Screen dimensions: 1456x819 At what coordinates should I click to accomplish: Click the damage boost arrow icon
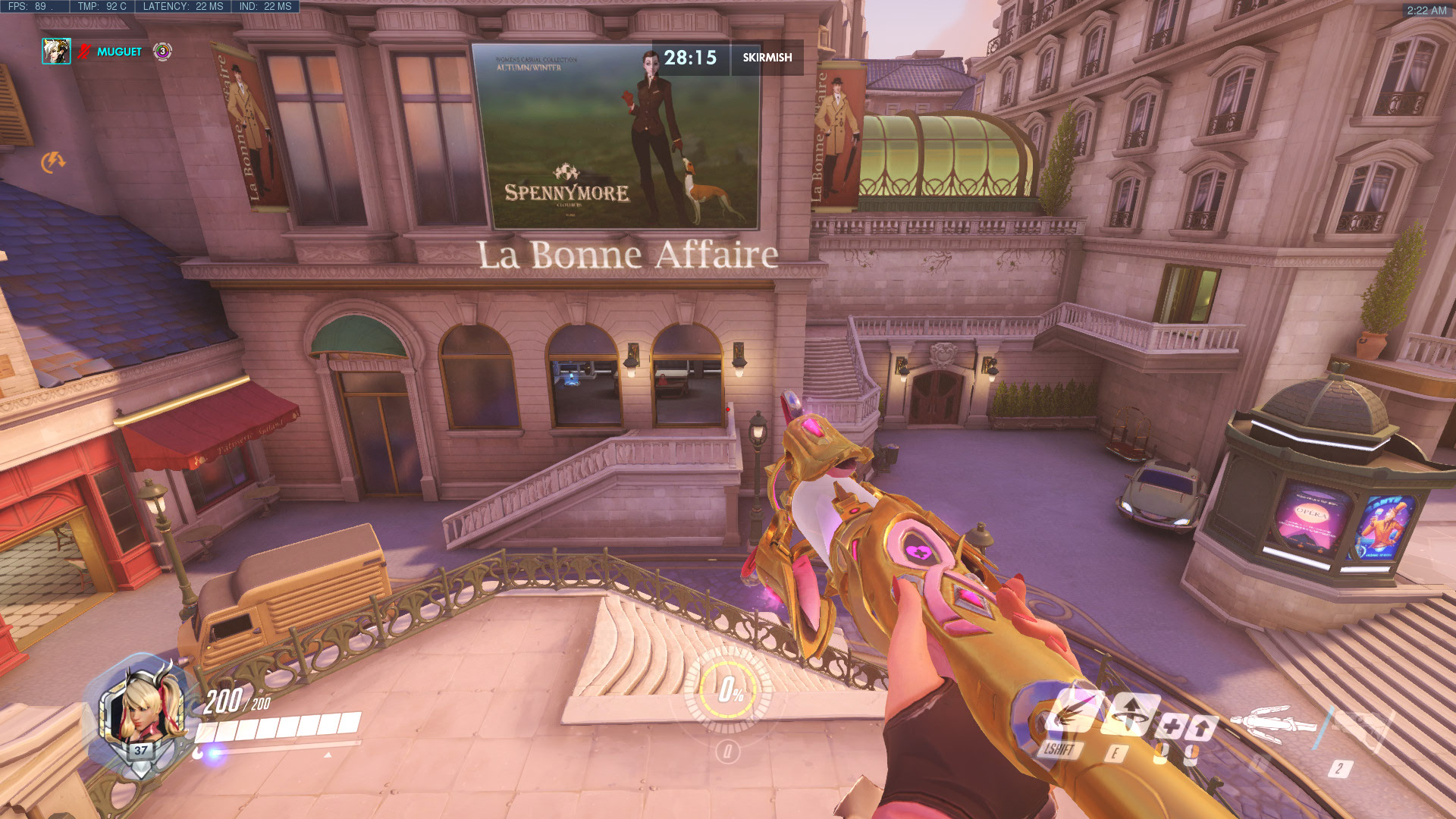1202,726
